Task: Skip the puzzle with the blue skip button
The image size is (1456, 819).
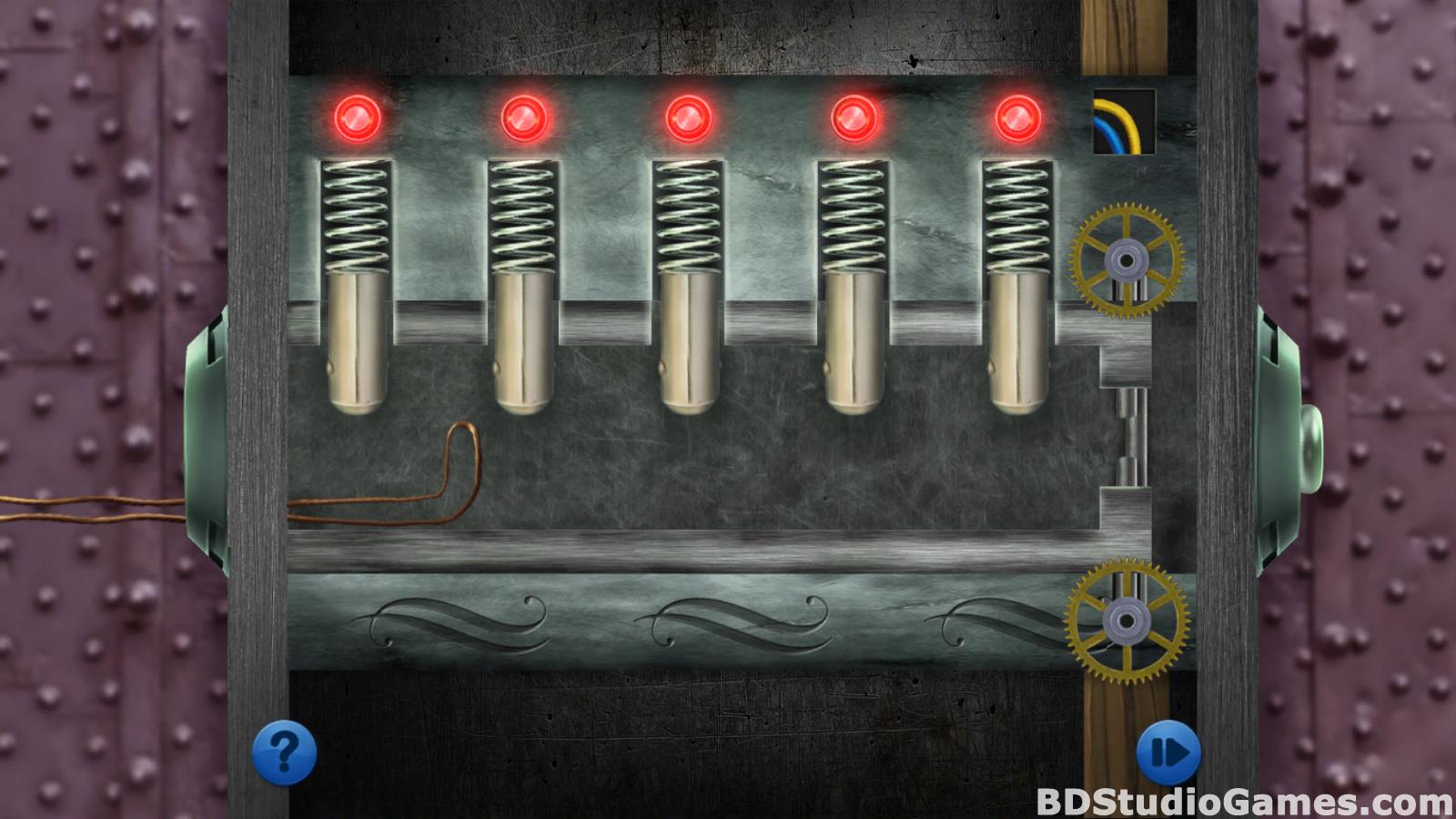Action: [1168, 753]
